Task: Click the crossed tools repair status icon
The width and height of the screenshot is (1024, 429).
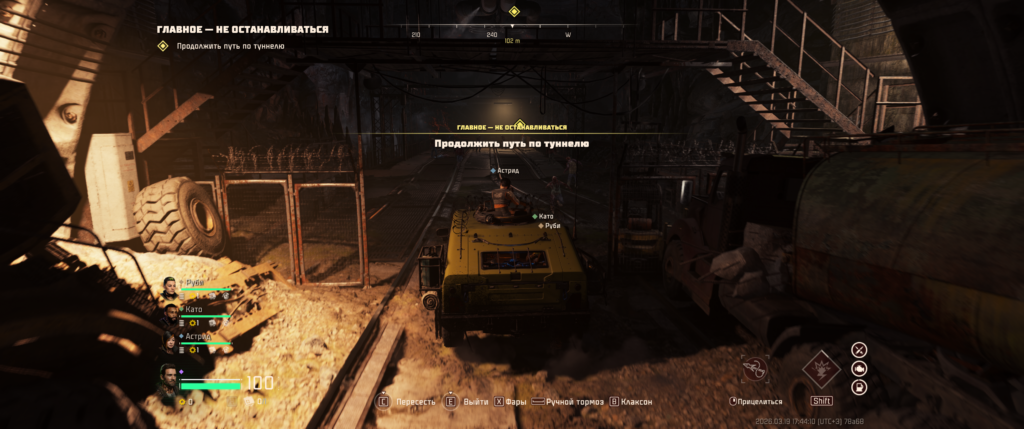Action: pyautogui.click(x=859, y=349)
